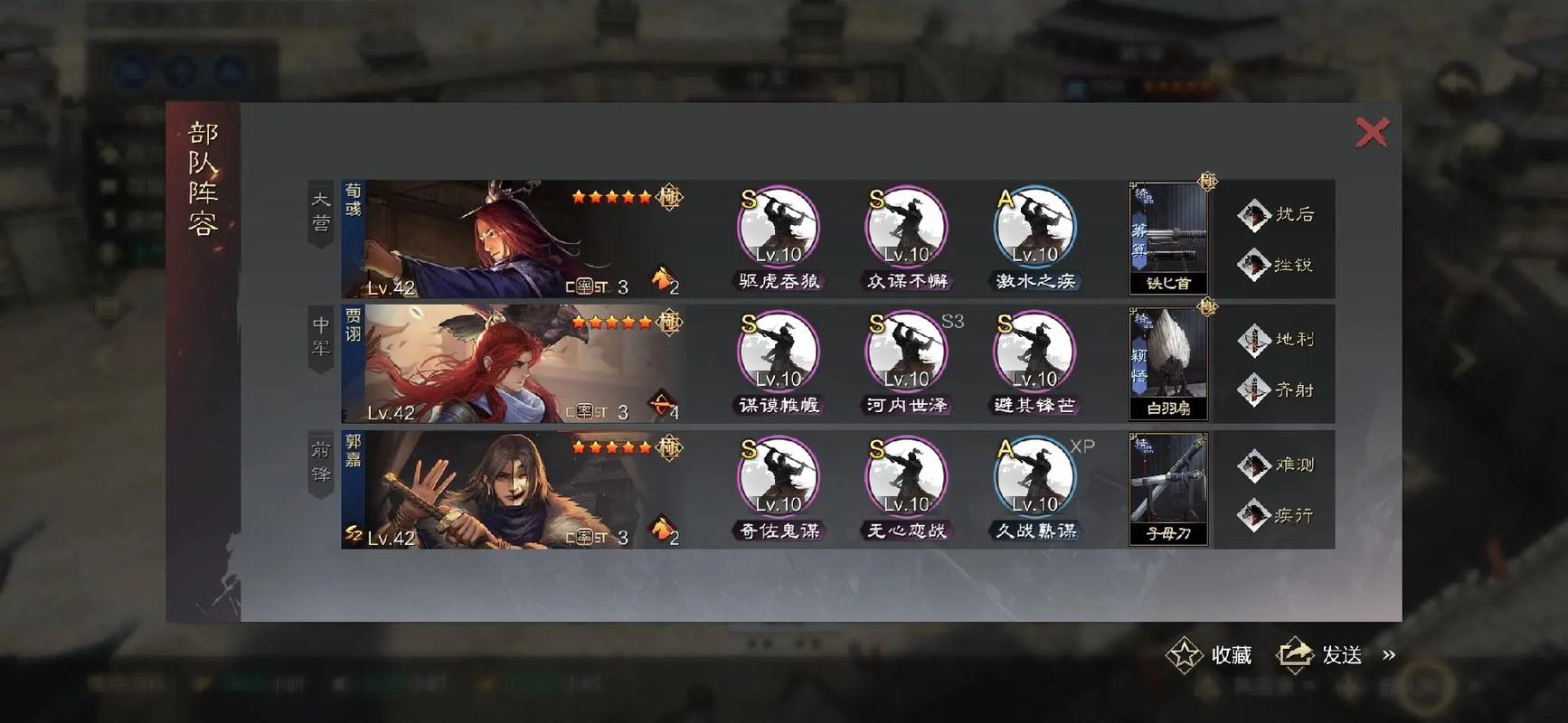The width and height of the screenshot is (1568, 723).
Task: View the 激水之疾 skill
Action: [1034, 228]
